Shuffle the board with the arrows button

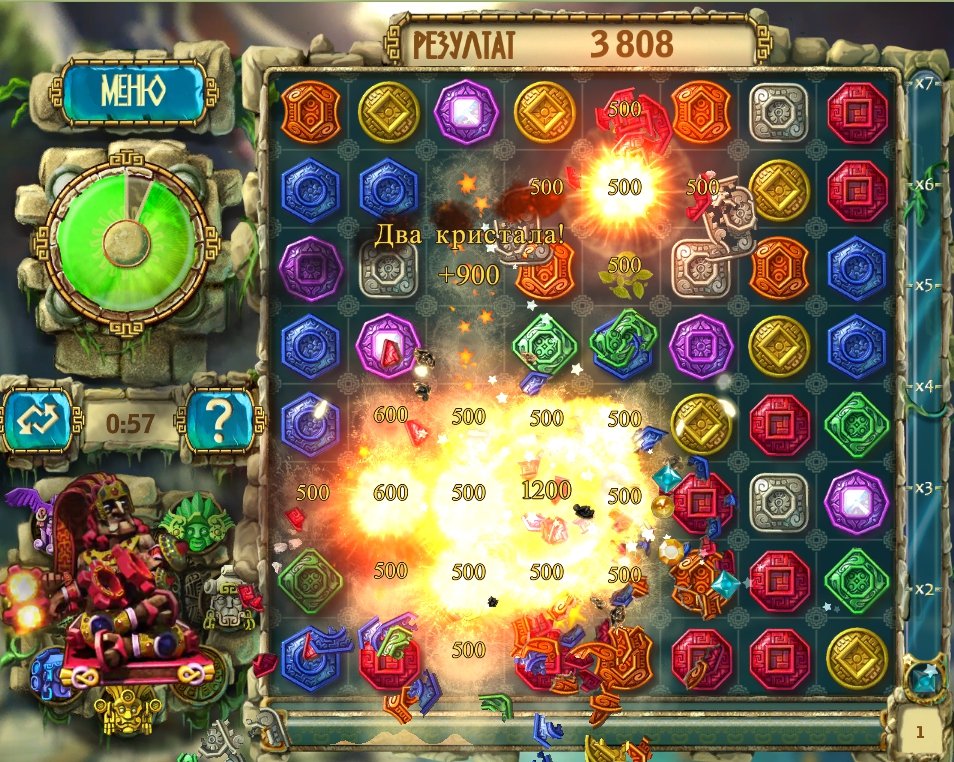click(x=40, y=421)
